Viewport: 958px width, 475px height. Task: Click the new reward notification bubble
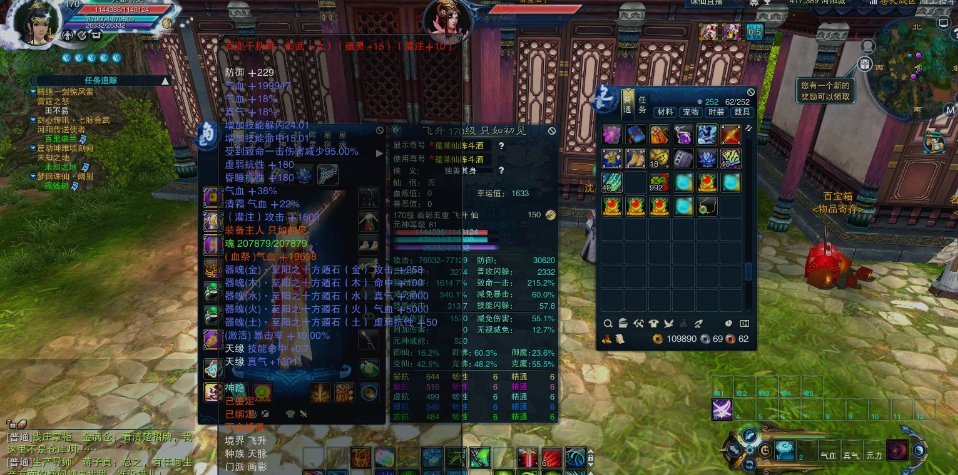coord(827,91)
